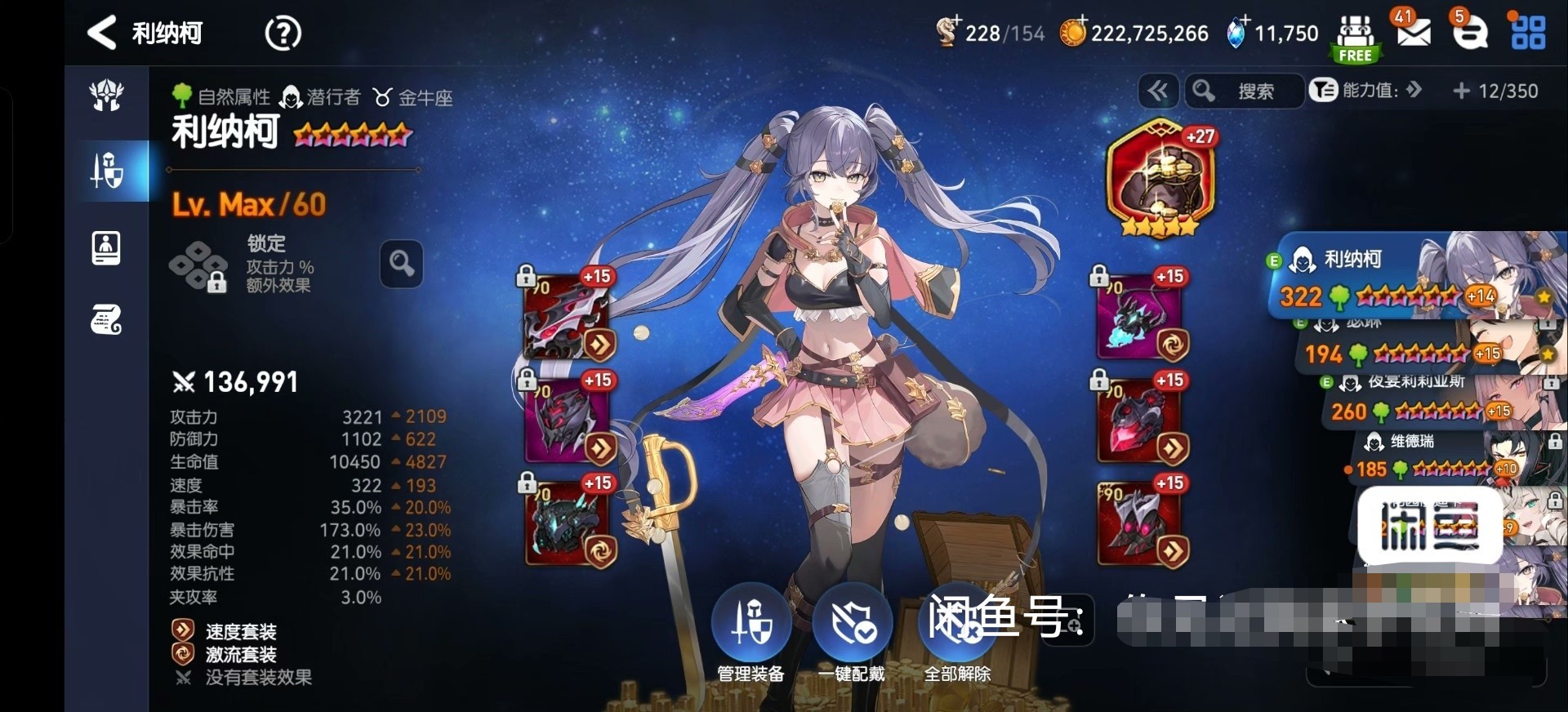The height and width of the screenshot is (712, 1568).
Task: Open the hero profile card tab
Action: point(107,247)
